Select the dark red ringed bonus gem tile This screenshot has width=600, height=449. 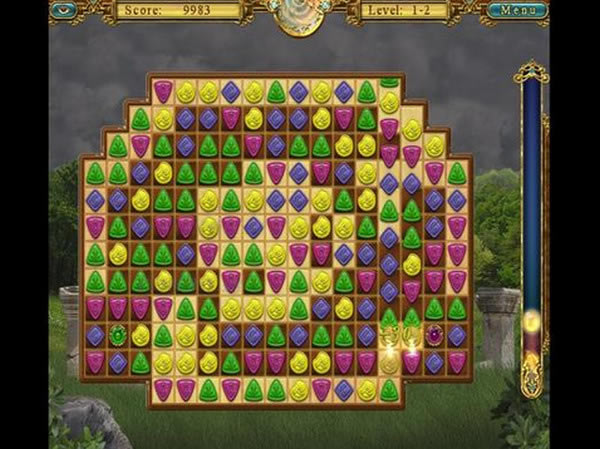[434, 335]
